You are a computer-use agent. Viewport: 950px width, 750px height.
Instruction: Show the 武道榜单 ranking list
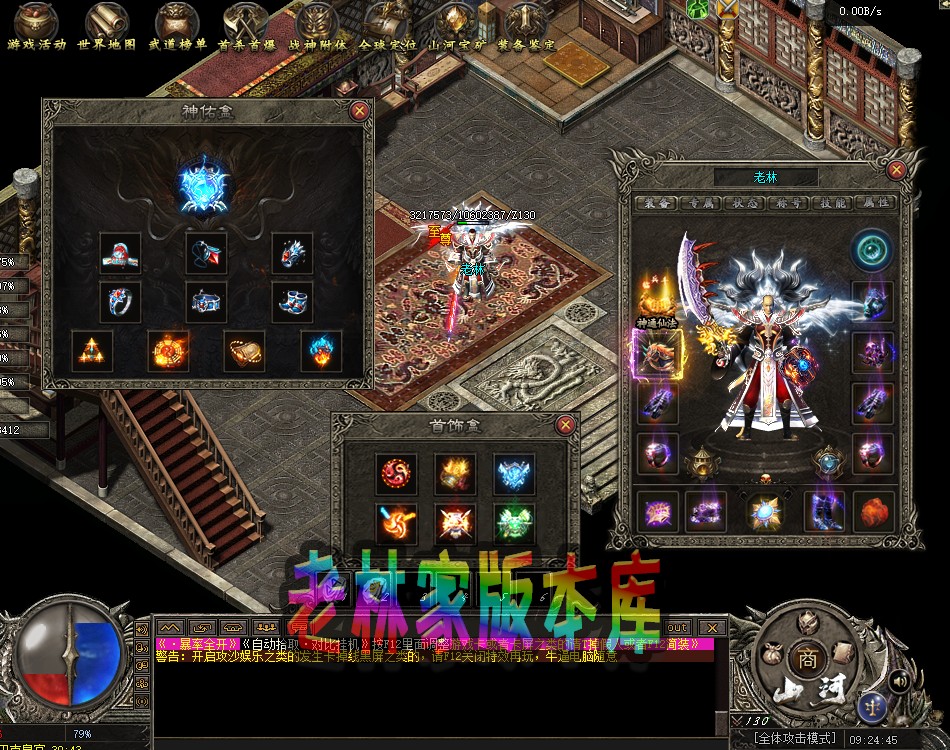pyautogui.click(x=177, y=24)
